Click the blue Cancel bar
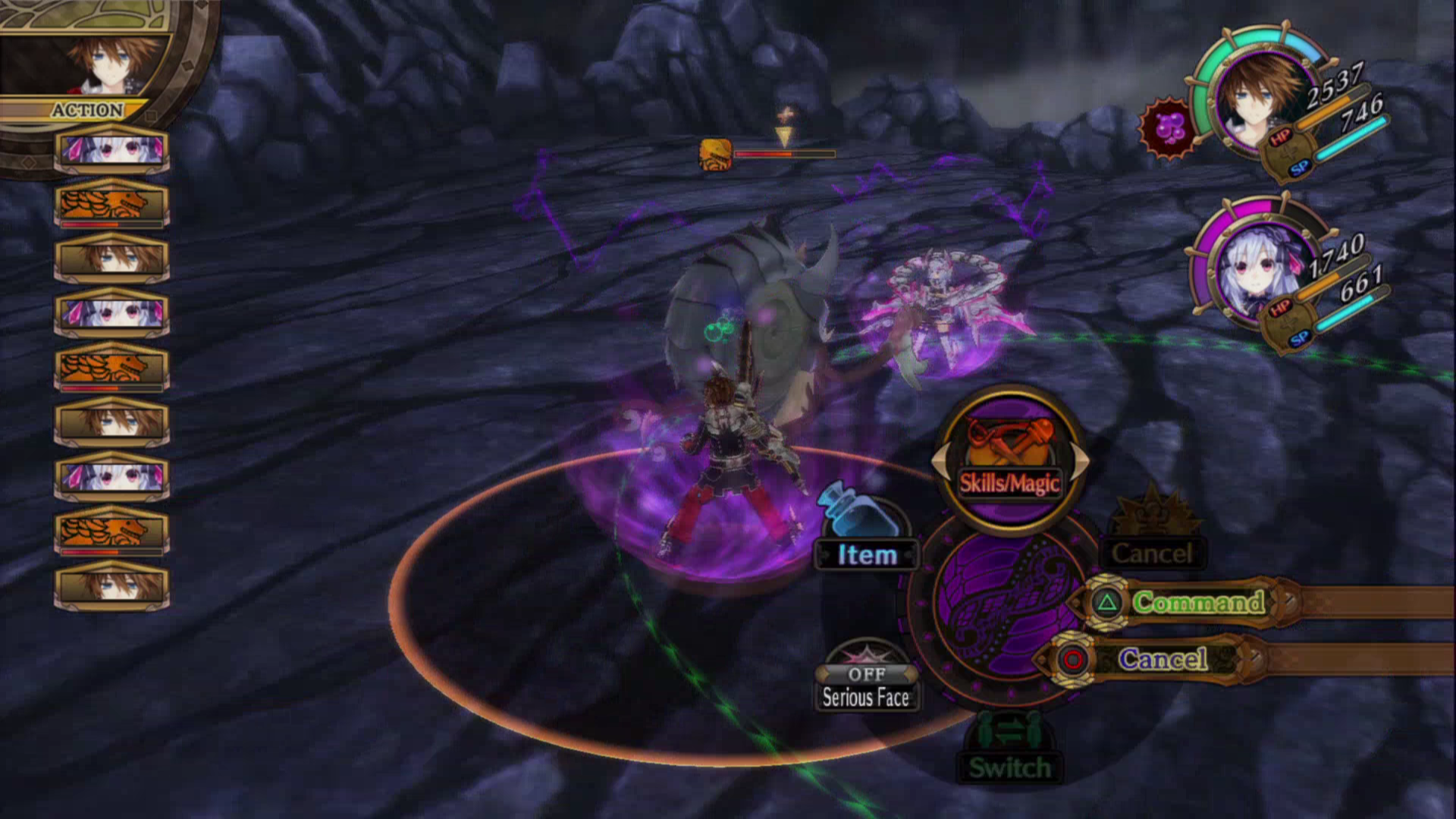The image size is (1456, 819). click(1163, 658)
